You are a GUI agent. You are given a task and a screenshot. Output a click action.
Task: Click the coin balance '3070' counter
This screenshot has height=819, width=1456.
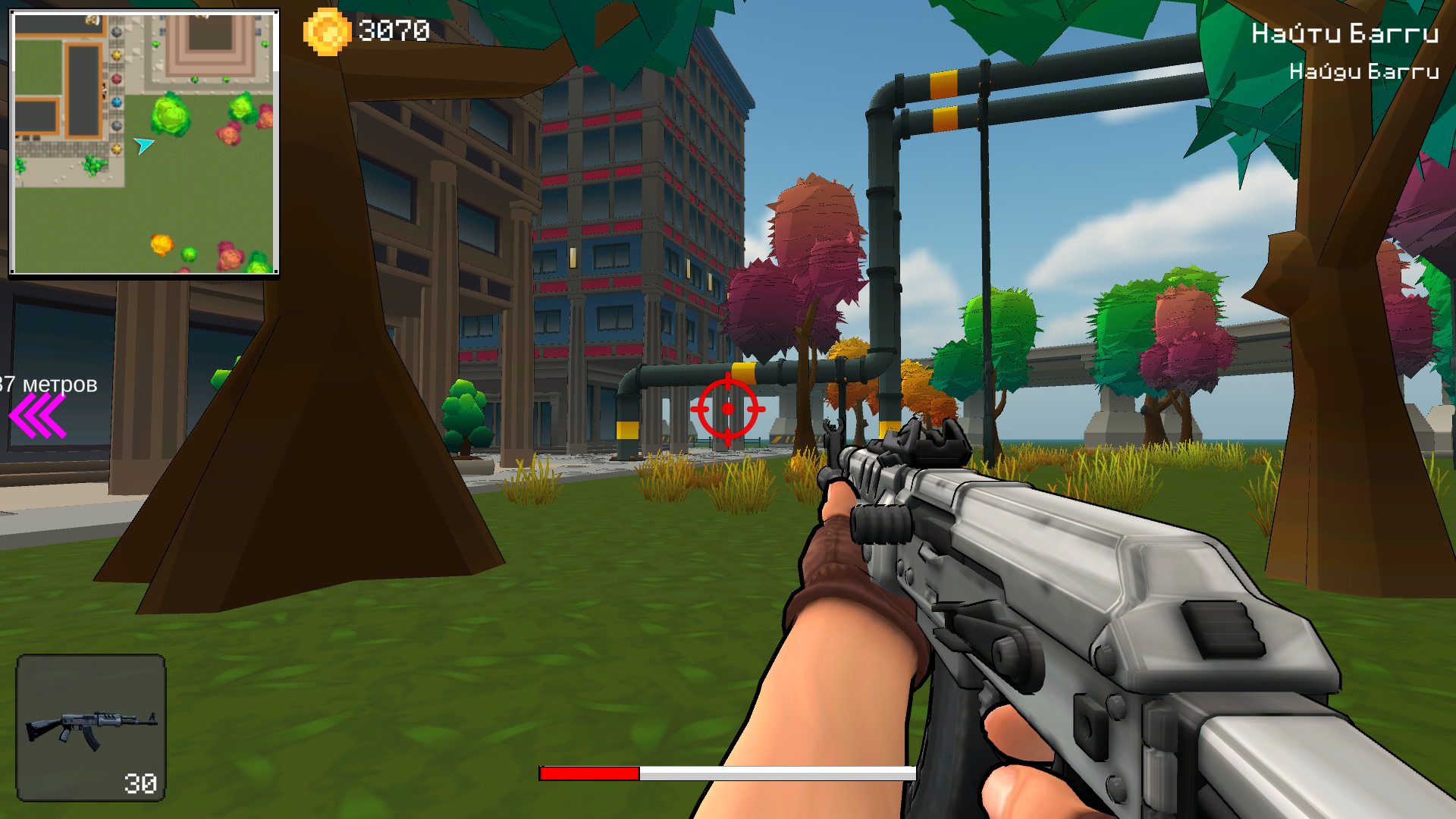click(x=394, y=31)
